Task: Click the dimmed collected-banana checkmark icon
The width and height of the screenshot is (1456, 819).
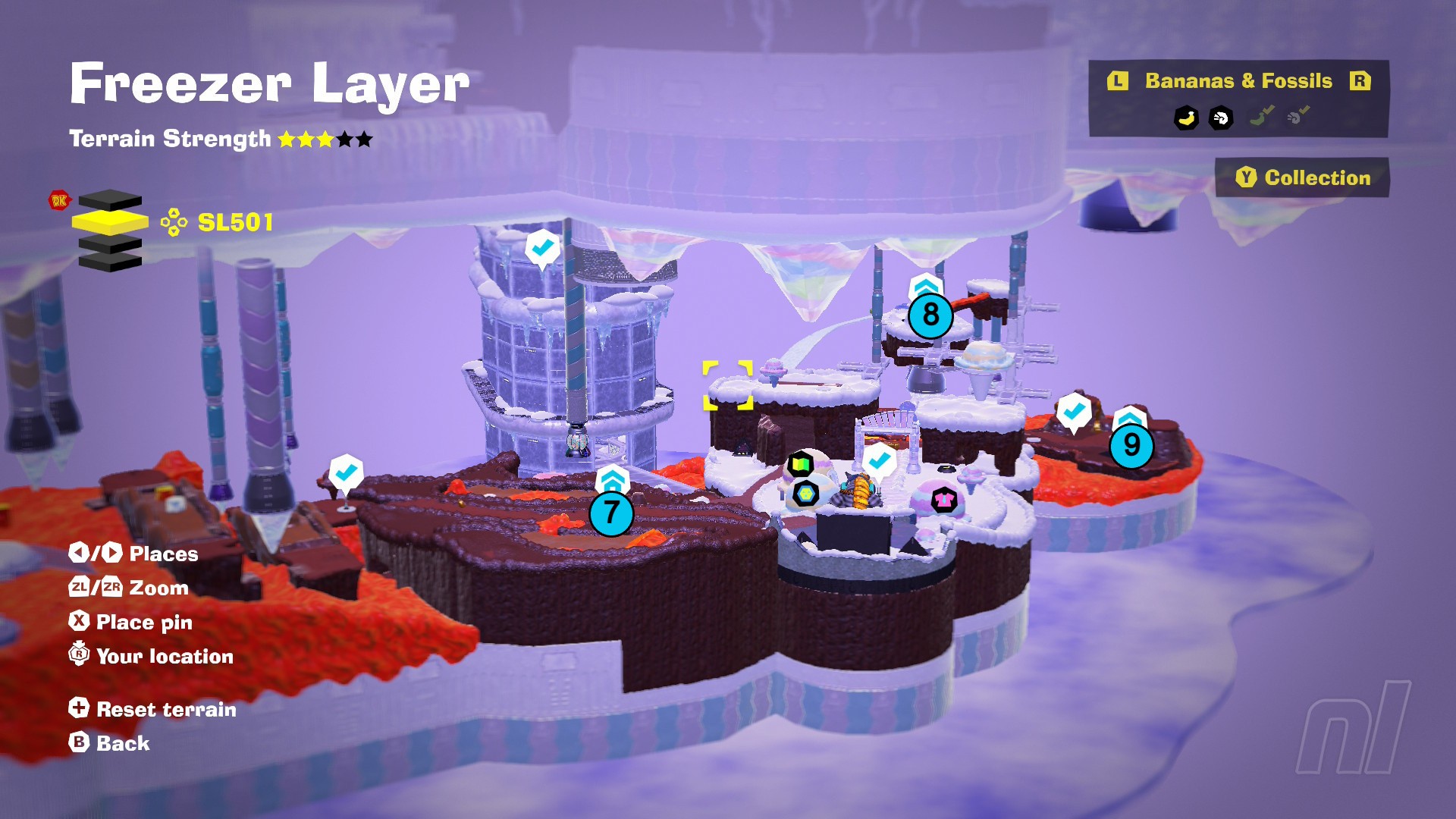Action: click(x=1261, y=116)
